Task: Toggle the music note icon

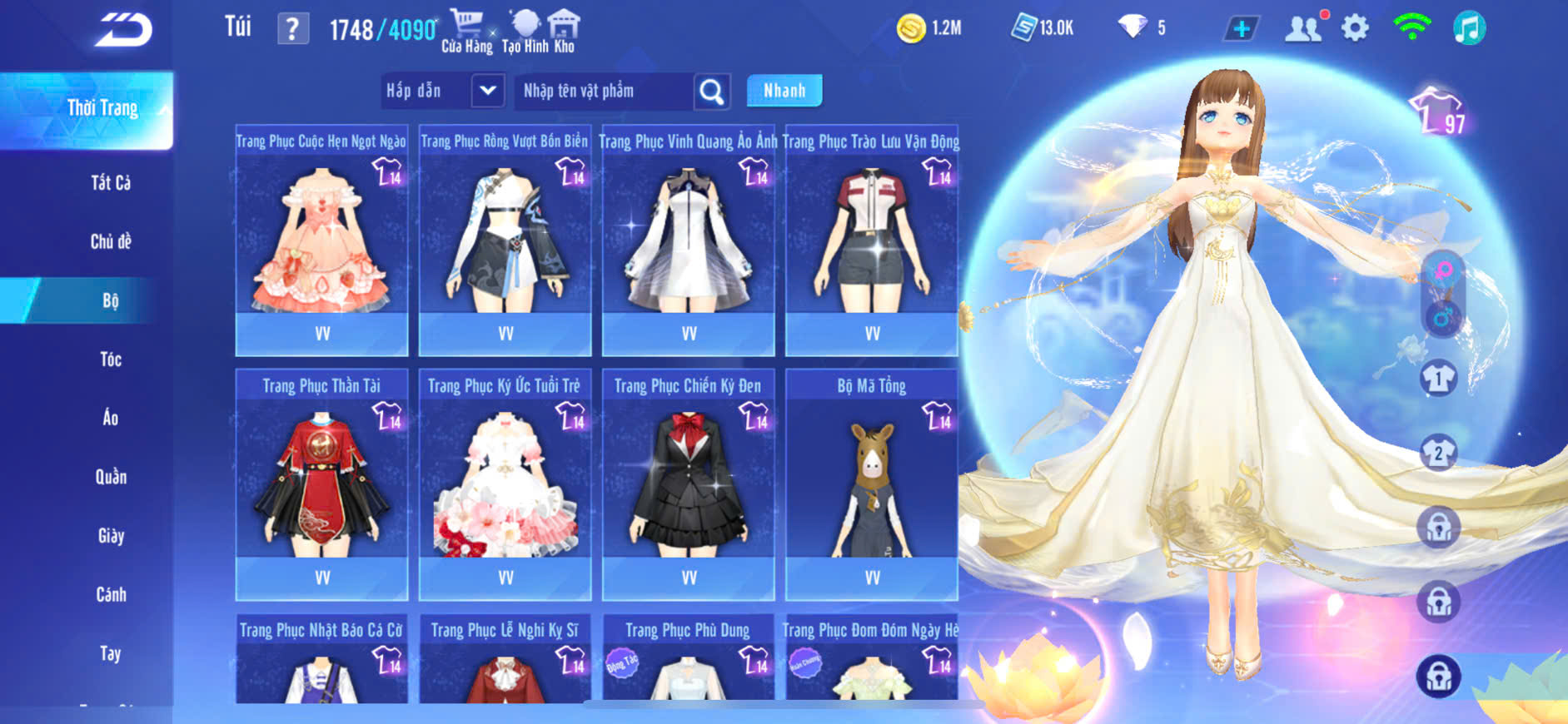Action: pos(1469,28)
